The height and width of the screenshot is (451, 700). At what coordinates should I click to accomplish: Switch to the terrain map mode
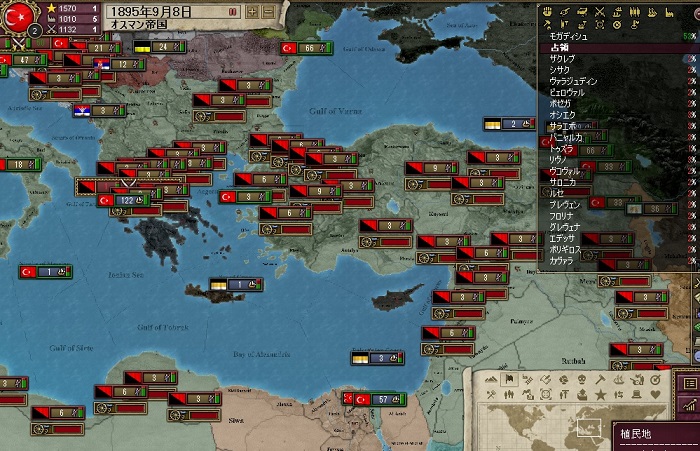pos(493,379)
